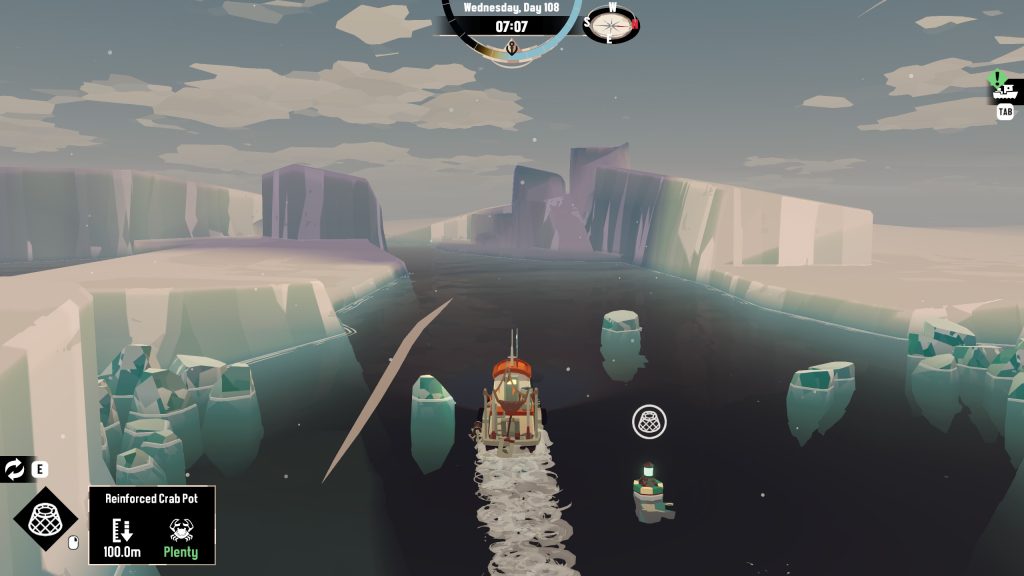This screenshot has width=1024, height=576.
Task: Click the compass at the top
Action: pos(611,23)
